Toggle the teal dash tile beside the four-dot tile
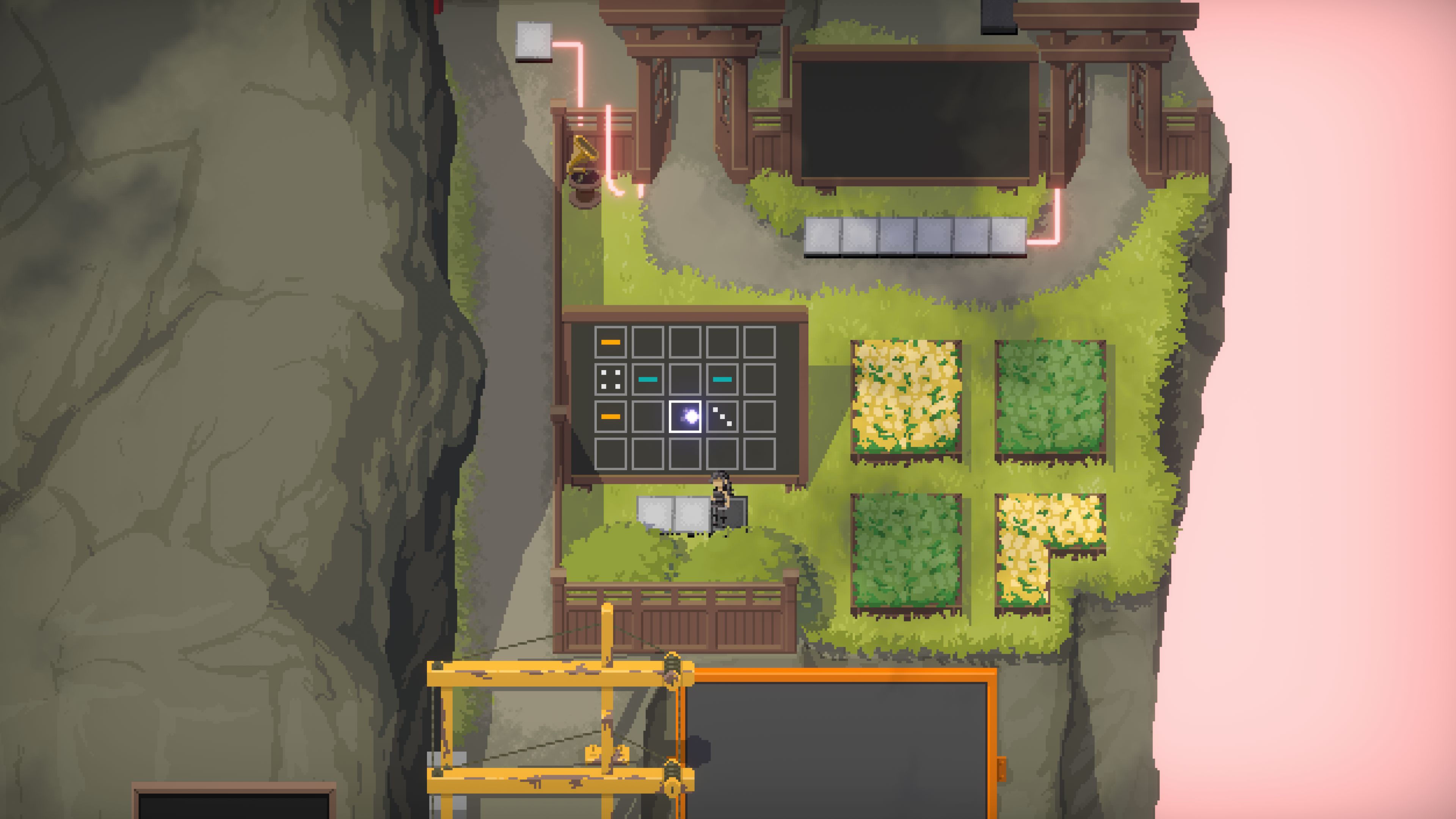This screenshot has height=819, width=1456. (x=648, y=379)
